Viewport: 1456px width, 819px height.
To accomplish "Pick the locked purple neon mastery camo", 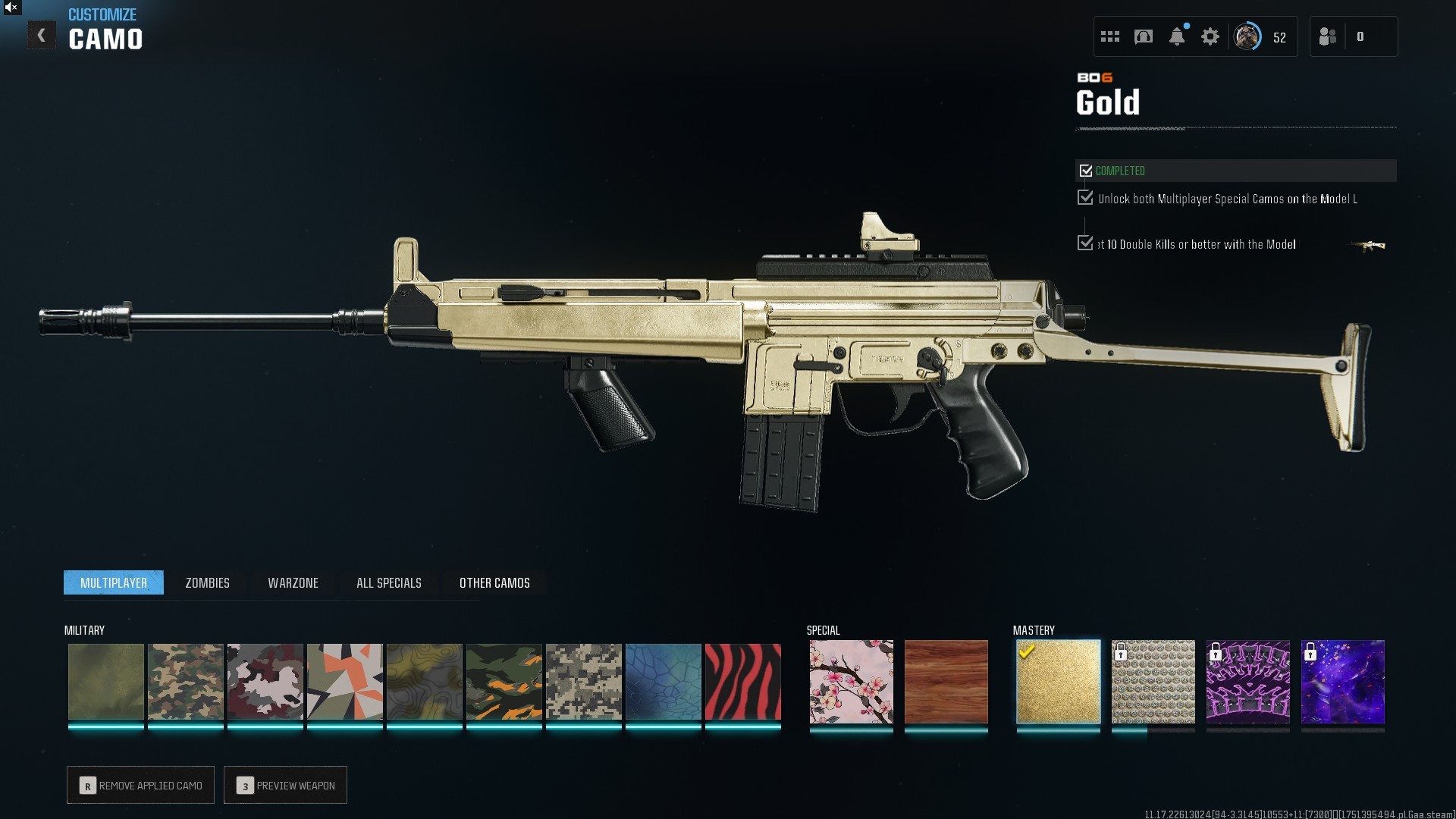I will click(x=1247, y=682).
